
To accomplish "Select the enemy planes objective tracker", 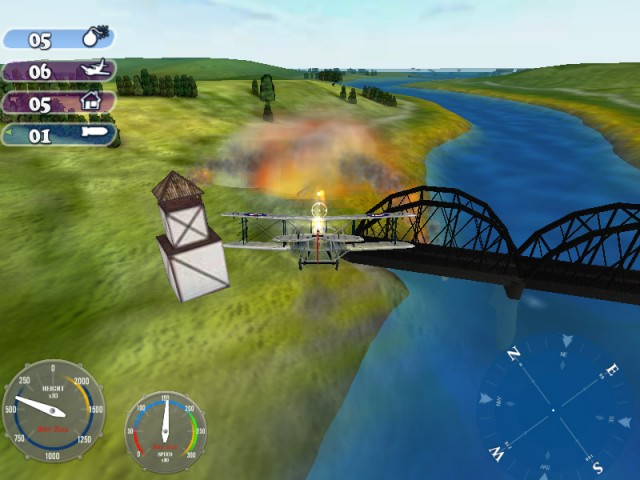I will [59, 71].
